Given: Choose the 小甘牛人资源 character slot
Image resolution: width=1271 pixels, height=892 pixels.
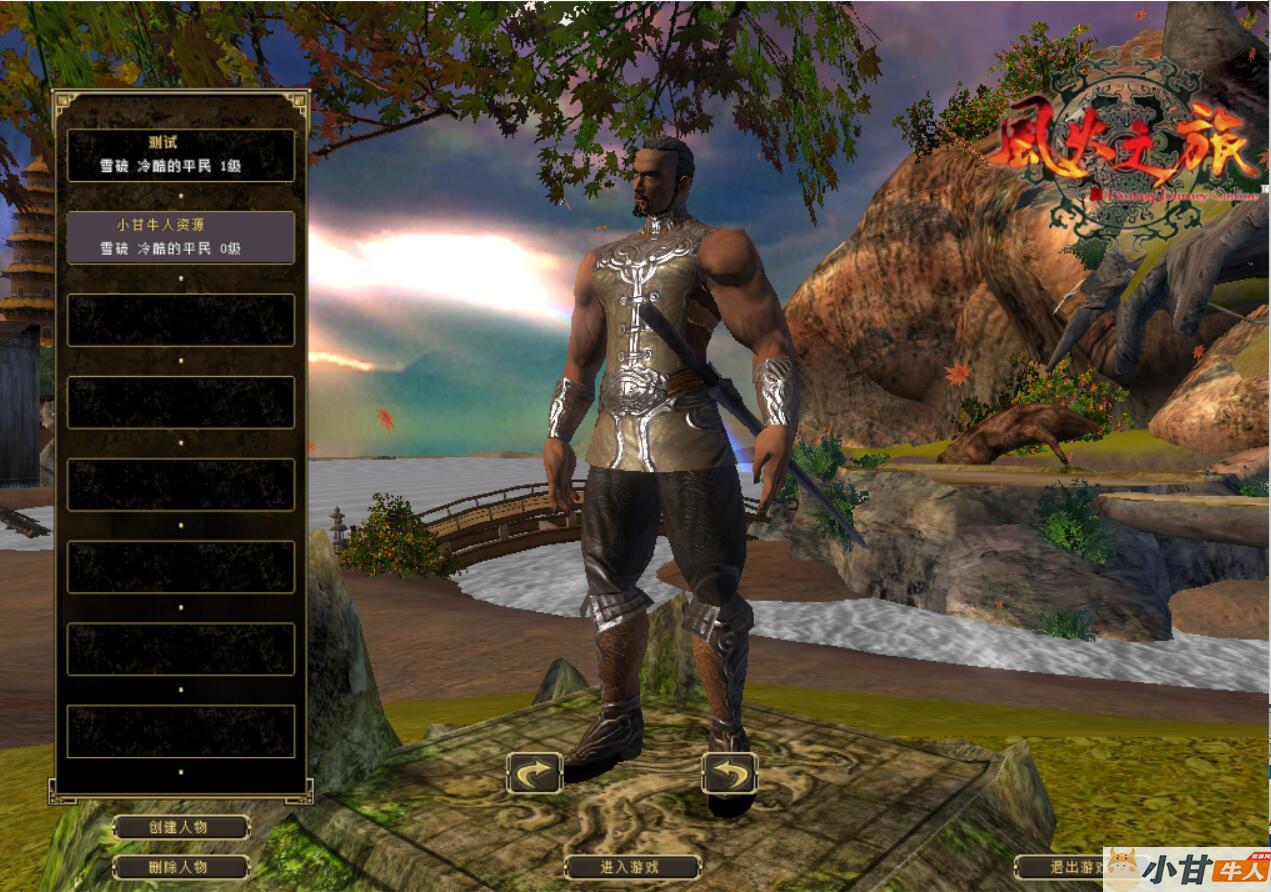Looking at the screenshot, I should tap(181, 237).
